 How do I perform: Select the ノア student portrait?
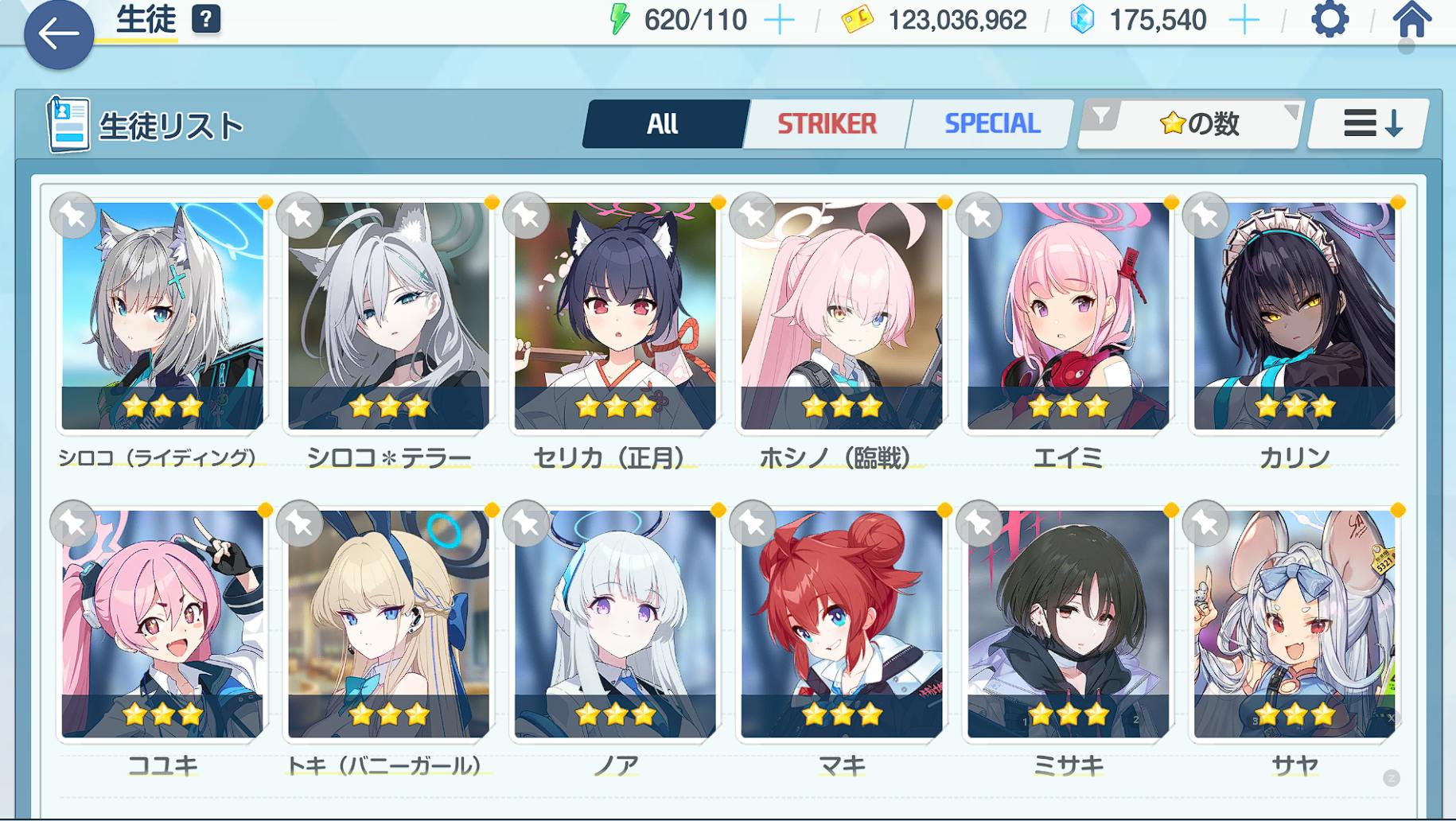tap(615, 624)
